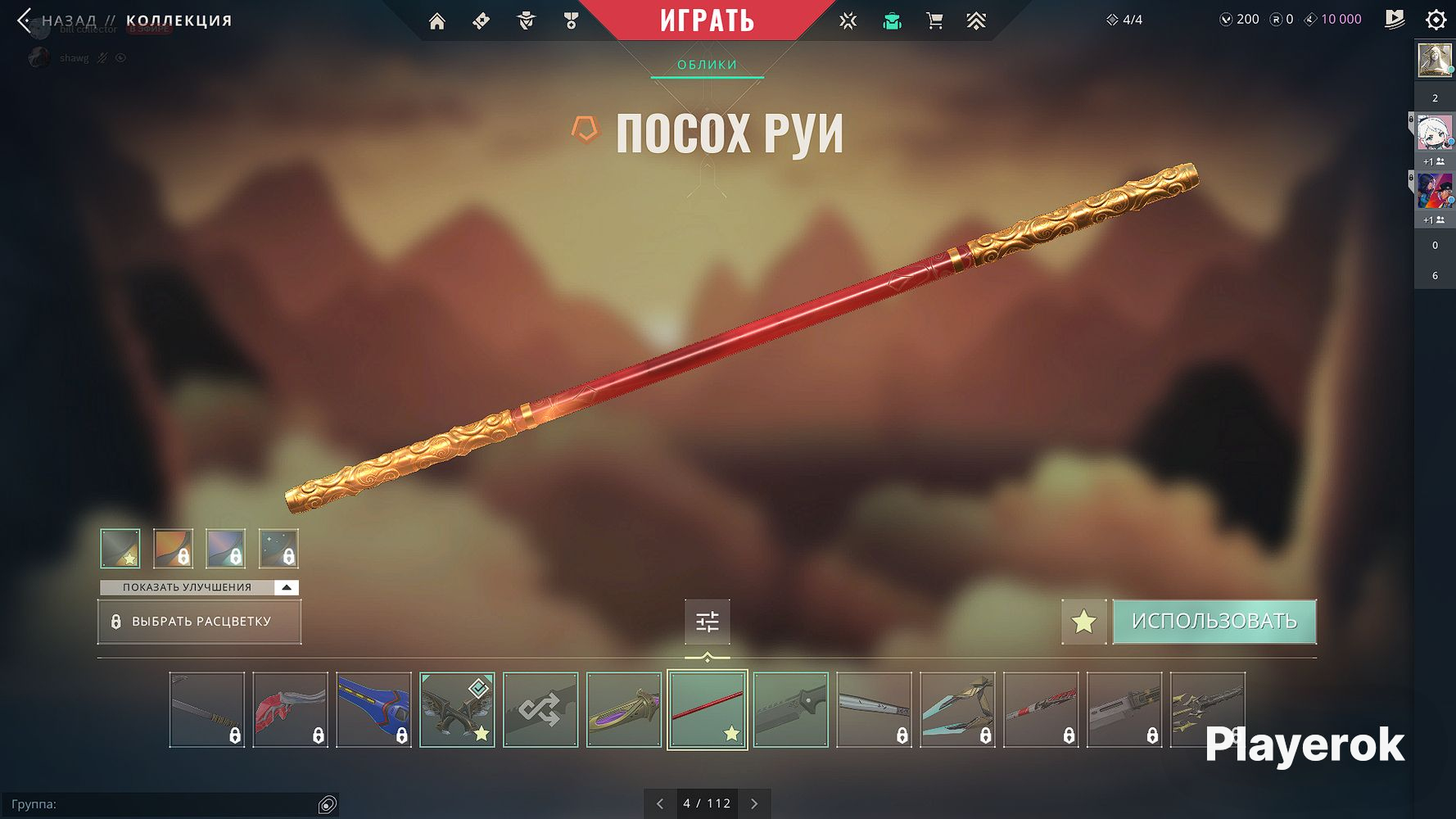
Task: Open the skin filter sliders button
Action: click(707, 622)
